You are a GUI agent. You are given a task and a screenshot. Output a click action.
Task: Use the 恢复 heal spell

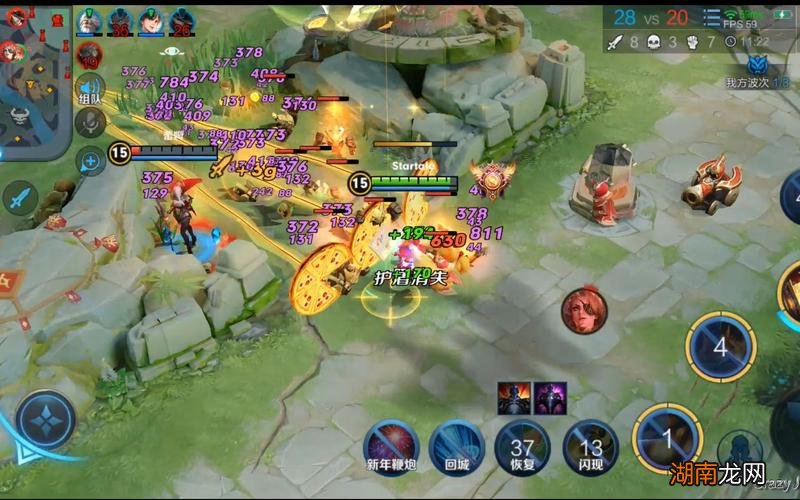point(522,441)
